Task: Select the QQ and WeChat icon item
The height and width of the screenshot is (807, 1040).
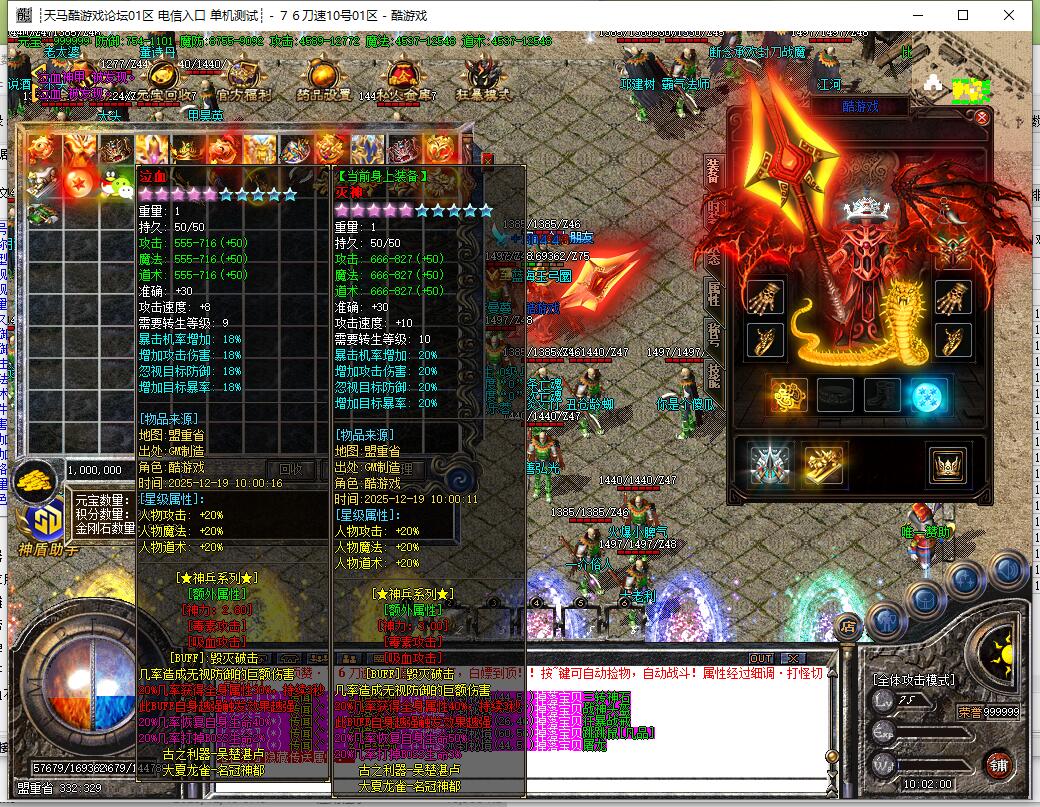Action: (x=115, y=183)
